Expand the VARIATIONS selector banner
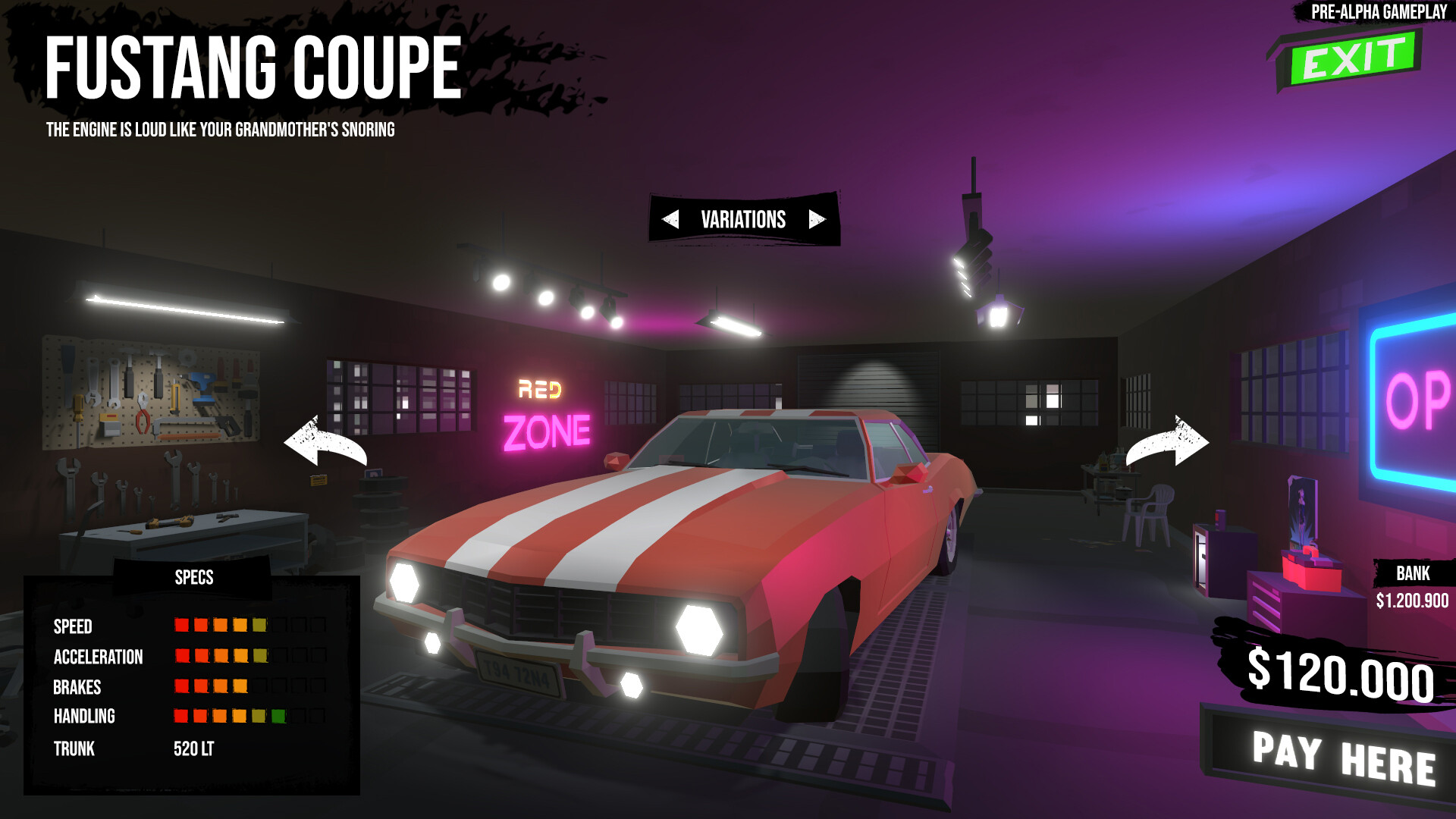 742,220
